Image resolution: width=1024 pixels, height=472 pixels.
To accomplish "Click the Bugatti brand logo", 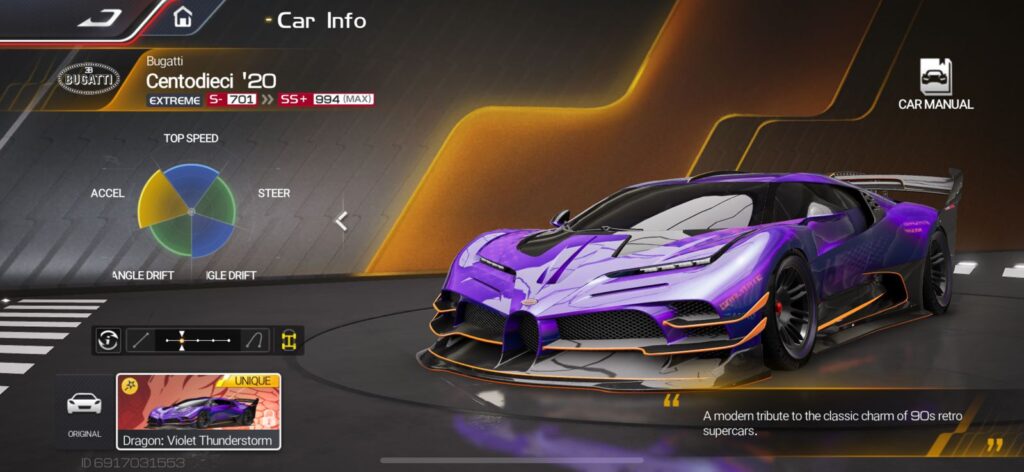I will coord(89,79).
